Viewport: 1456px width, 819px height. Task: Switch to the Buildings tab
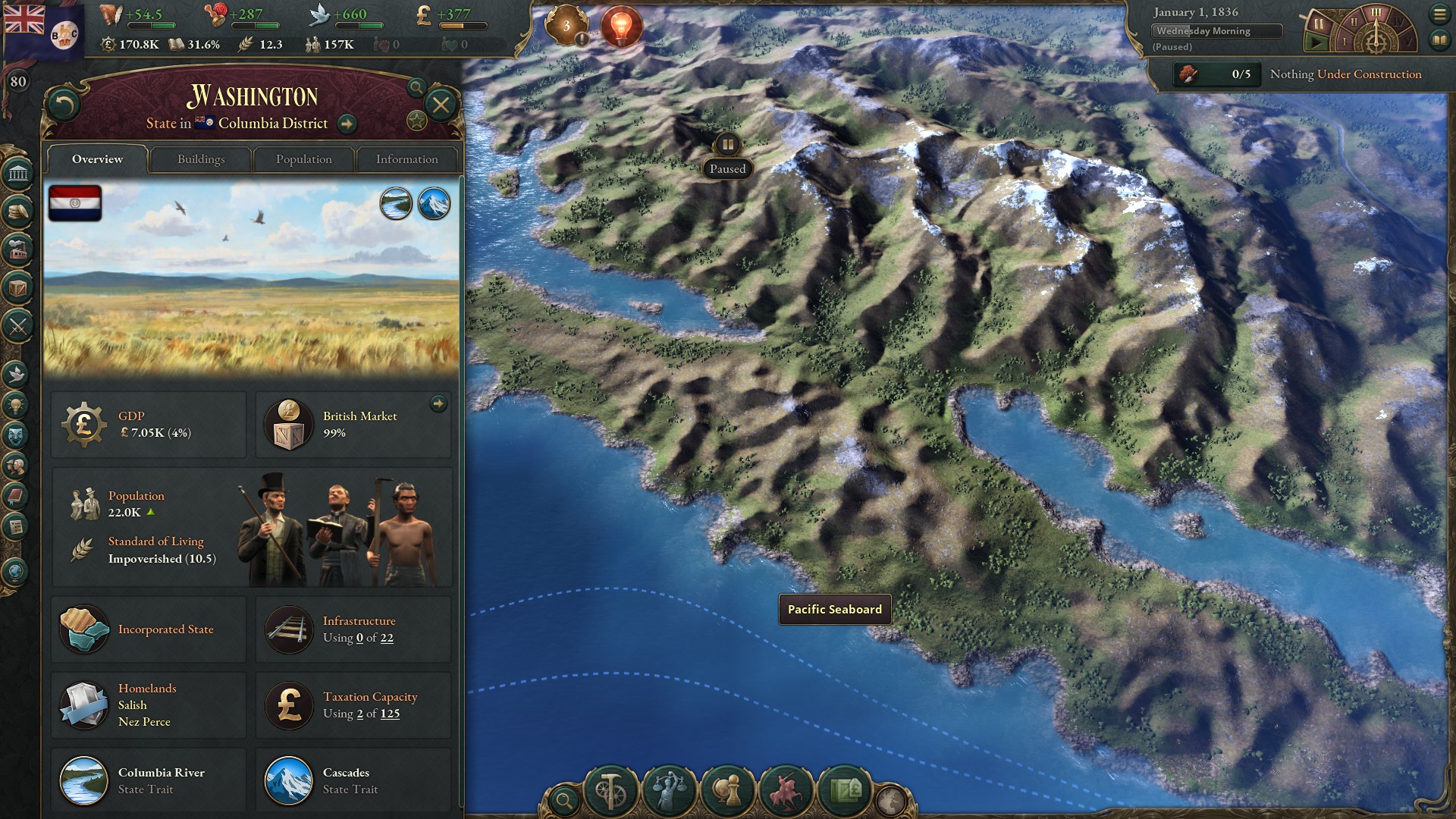point(200,159)
